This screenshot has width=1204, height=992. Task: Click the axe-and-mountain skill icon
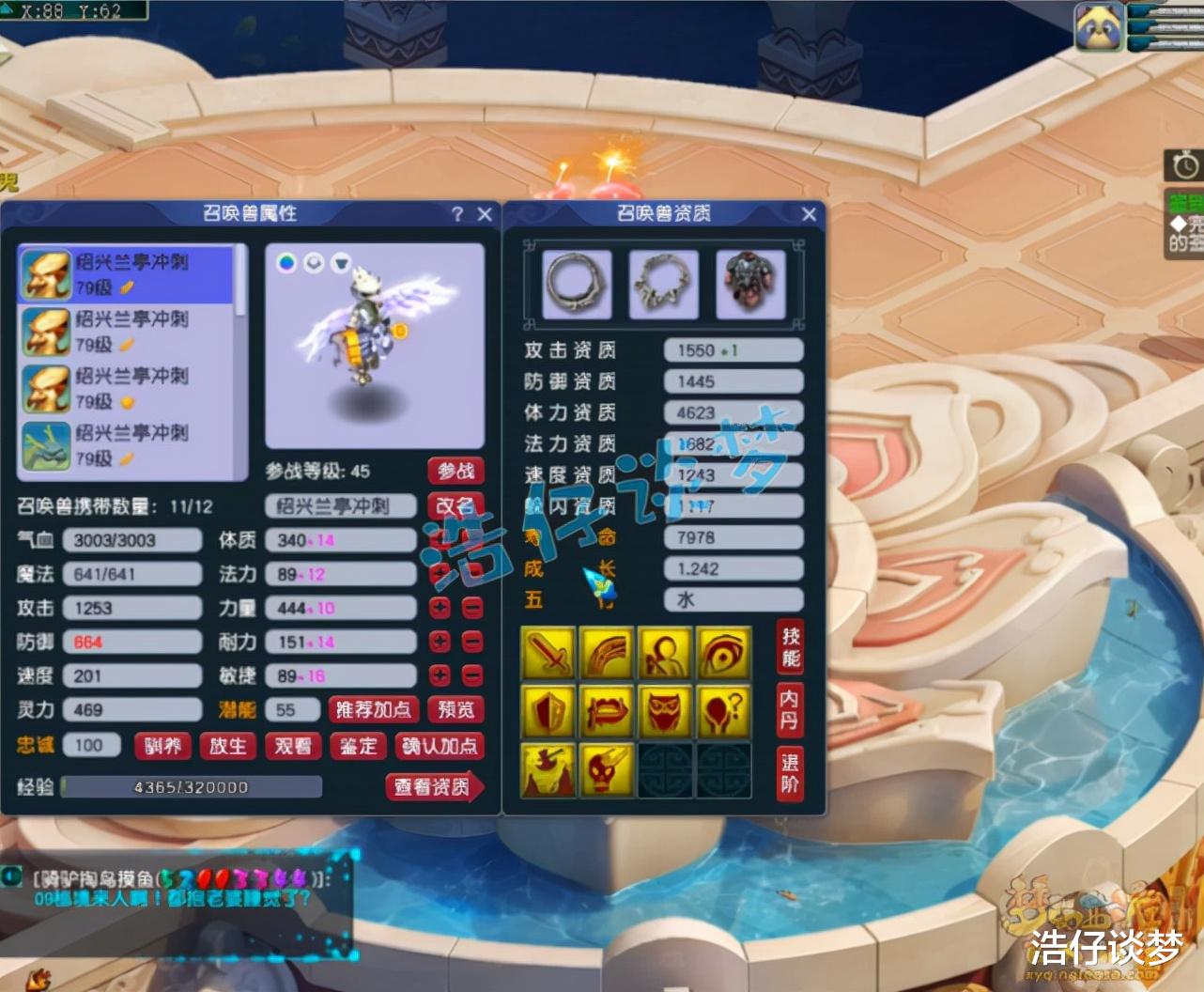(x=548, y=770)
